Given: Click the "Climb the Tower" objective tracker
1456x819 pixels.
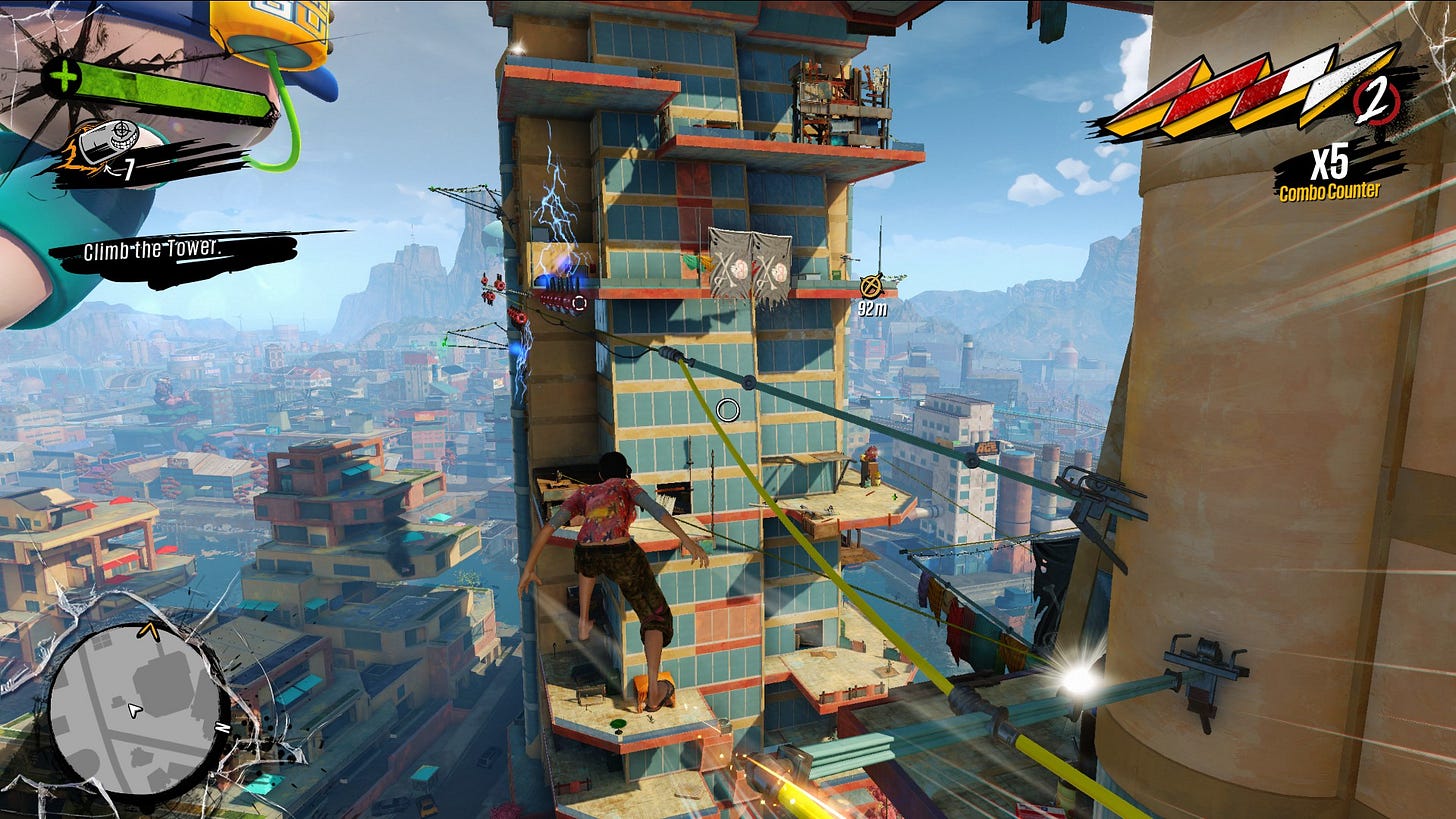Looking at the screenshot, I should [151, 251].
